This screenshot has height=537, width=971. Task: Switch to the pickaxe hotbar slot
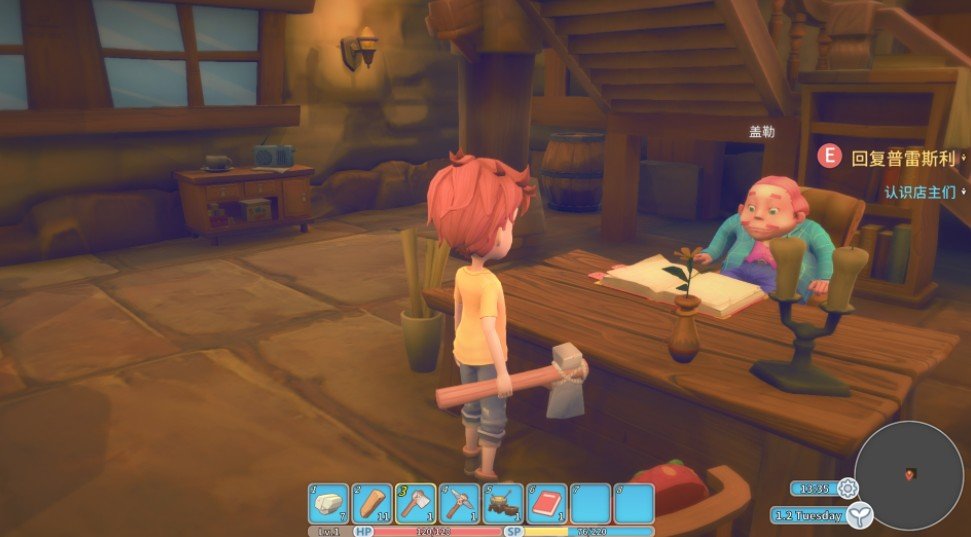click(460, 503)
